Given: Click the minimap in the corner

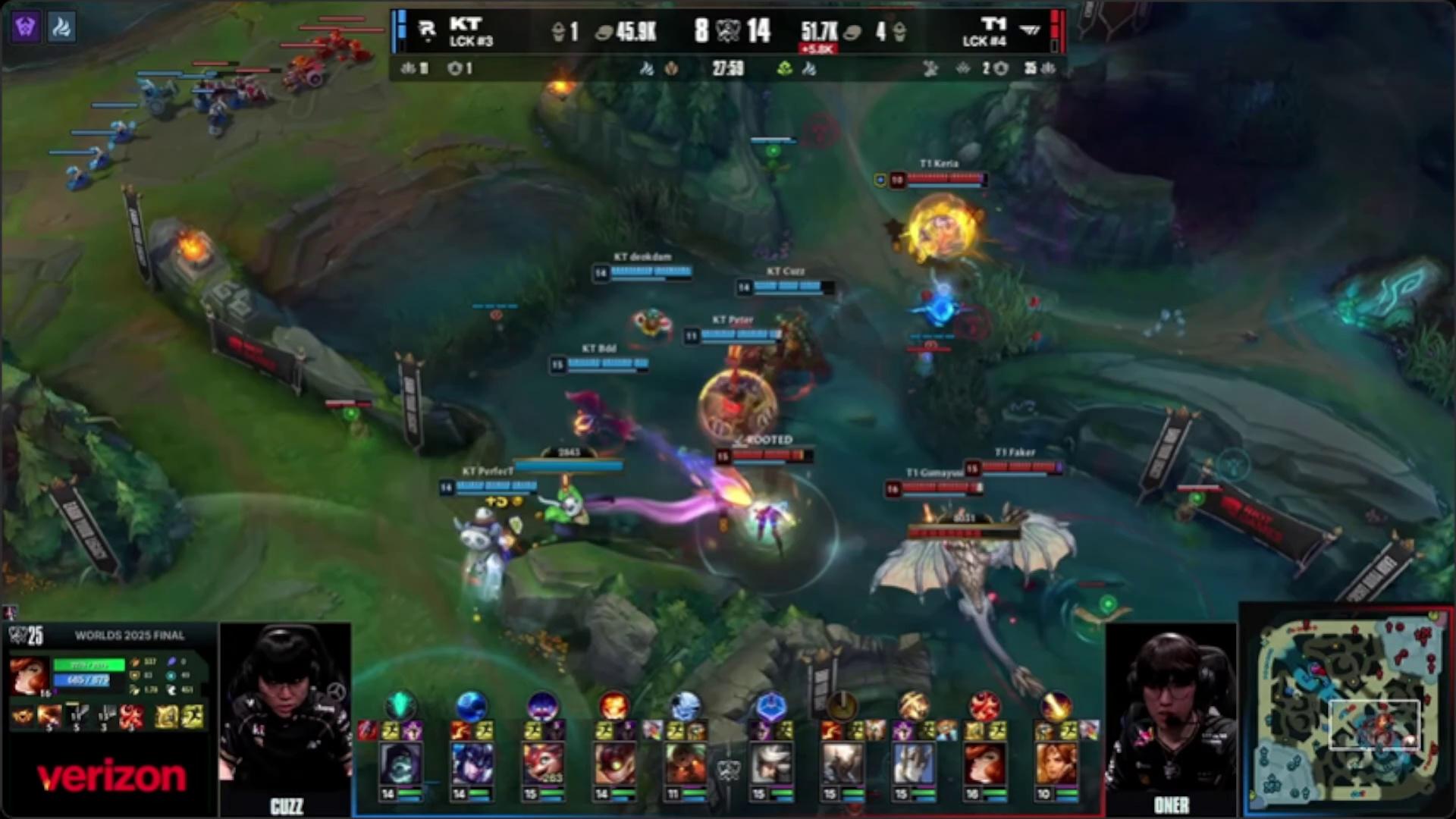Looking at the screenshot, I should tap(1347, 708).
